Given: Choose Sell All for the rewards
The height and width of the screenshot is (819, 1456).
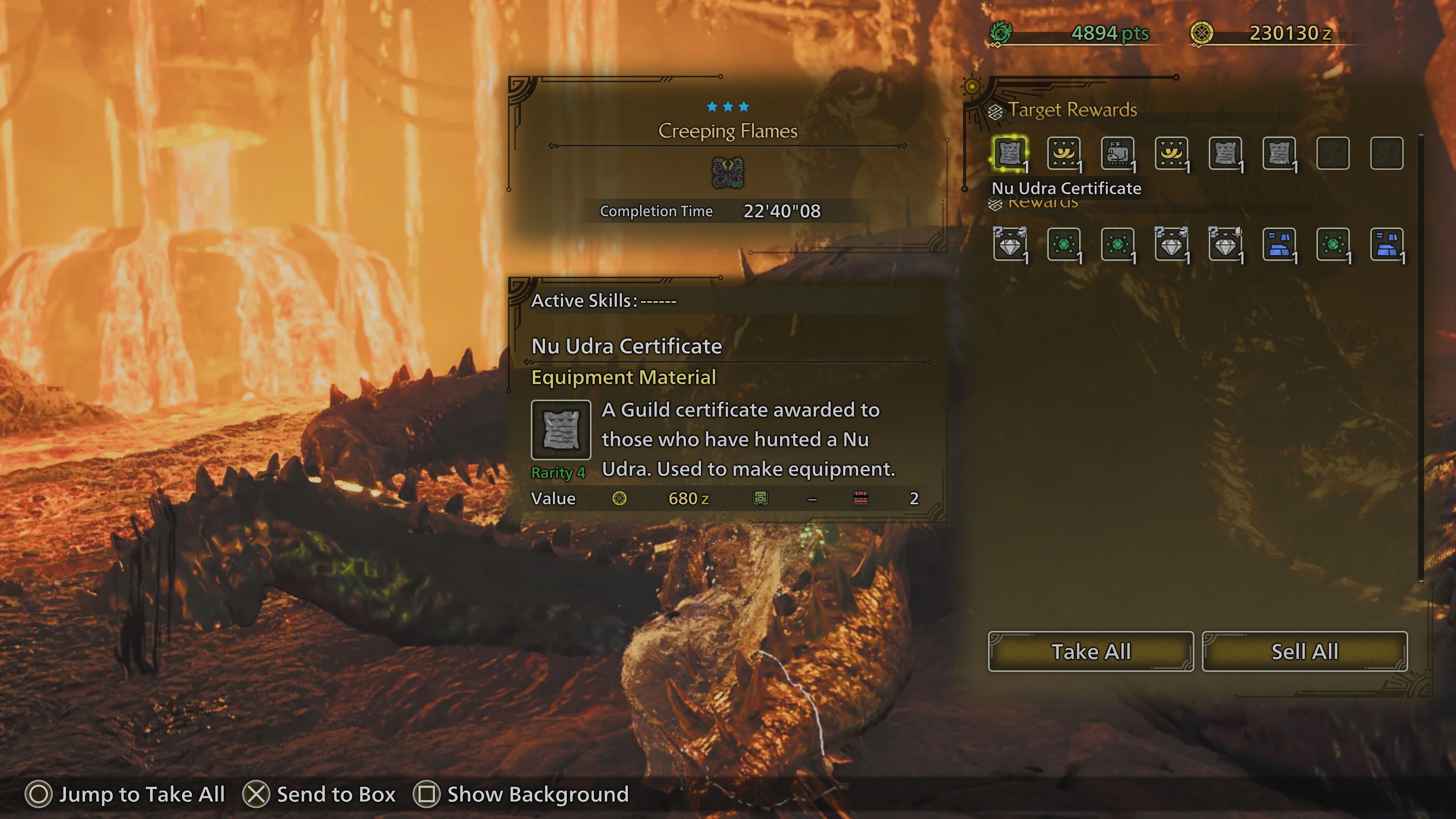Looking at the screenshot, I should 1304,651.
